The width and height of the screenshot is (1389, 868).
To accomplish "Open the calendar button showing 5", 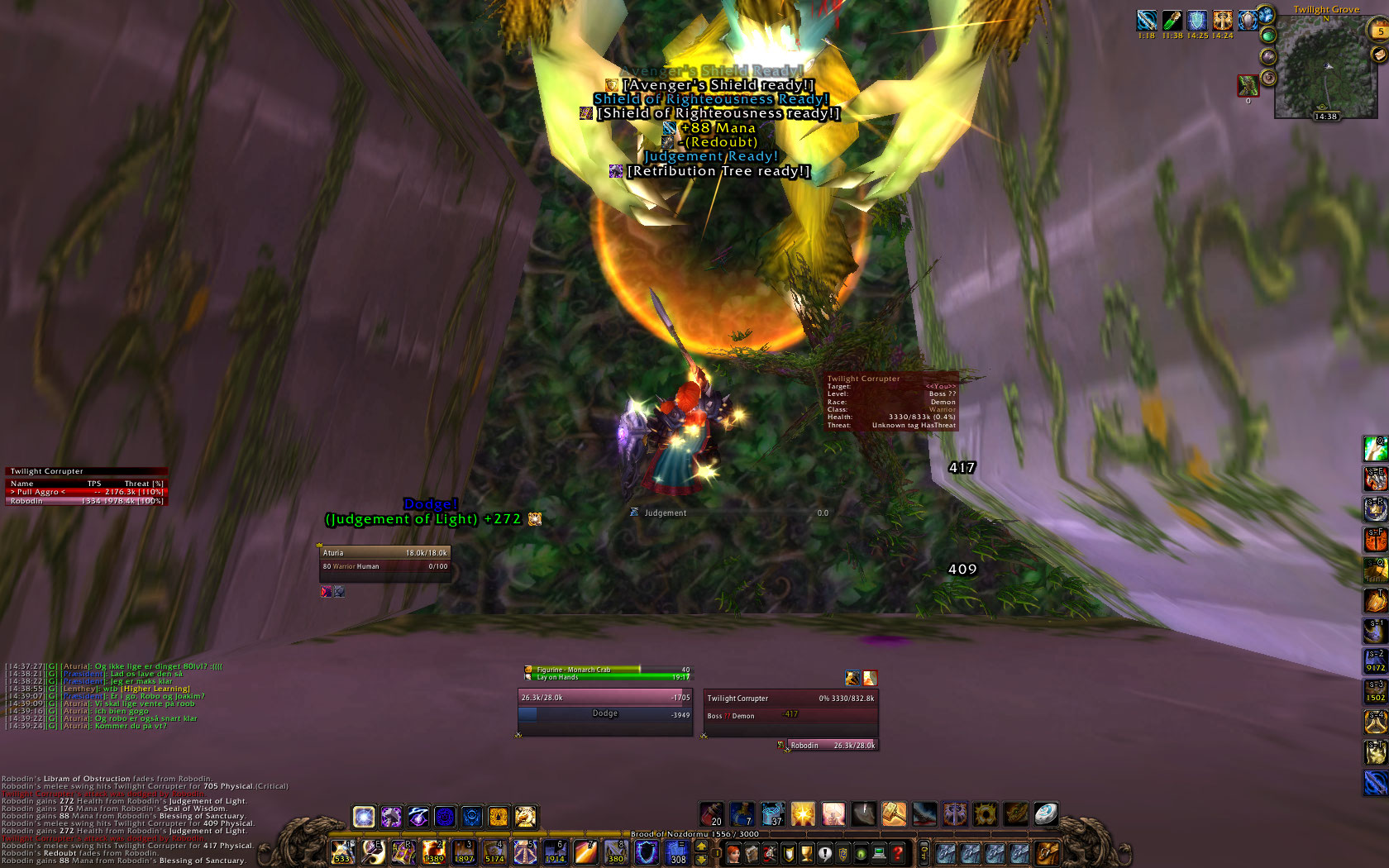I will (x=1379, y=31).
